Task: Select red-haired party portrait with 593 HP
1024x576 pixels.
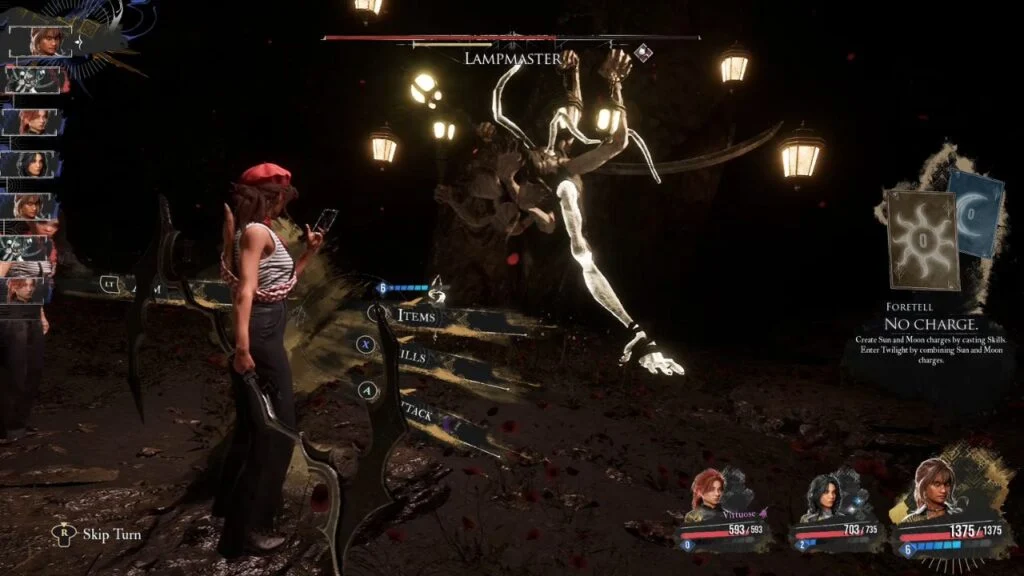Action: coord(709,497)
